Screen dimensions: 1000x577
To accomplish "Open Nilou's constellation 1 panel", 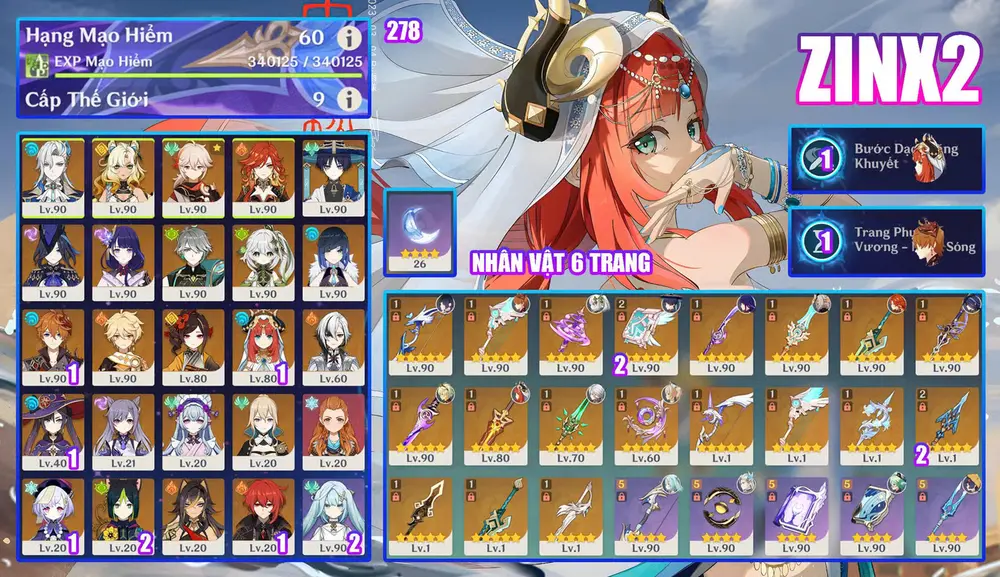I will (x=886, y=158).
